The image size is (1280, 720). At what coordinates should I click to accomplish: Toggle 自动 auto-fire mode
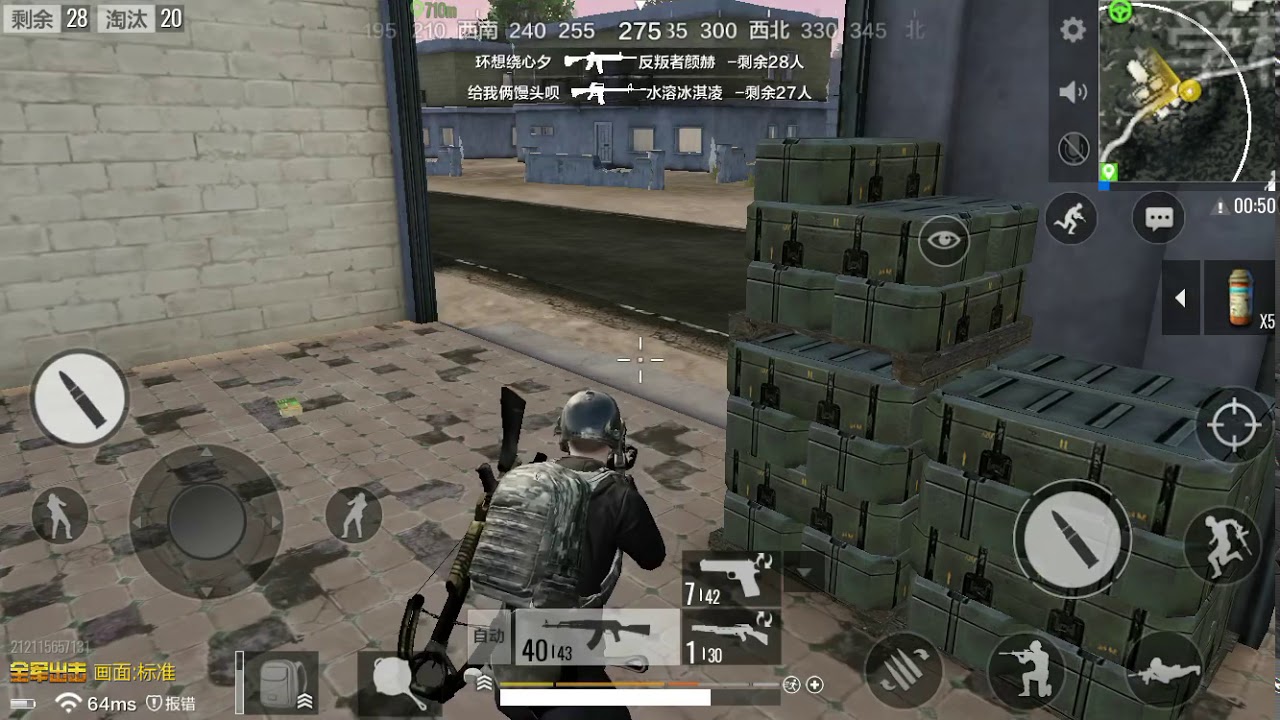coord(487,634)
